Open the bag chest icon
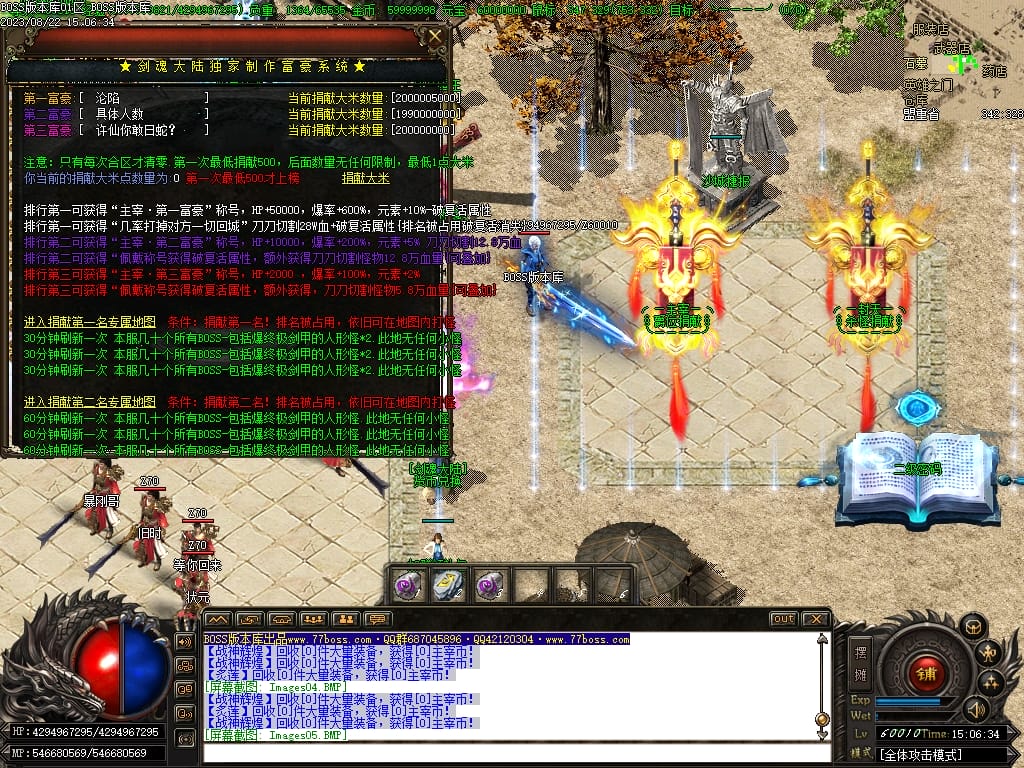Screen dimensions: 1024x768 (x=971, y=626)
